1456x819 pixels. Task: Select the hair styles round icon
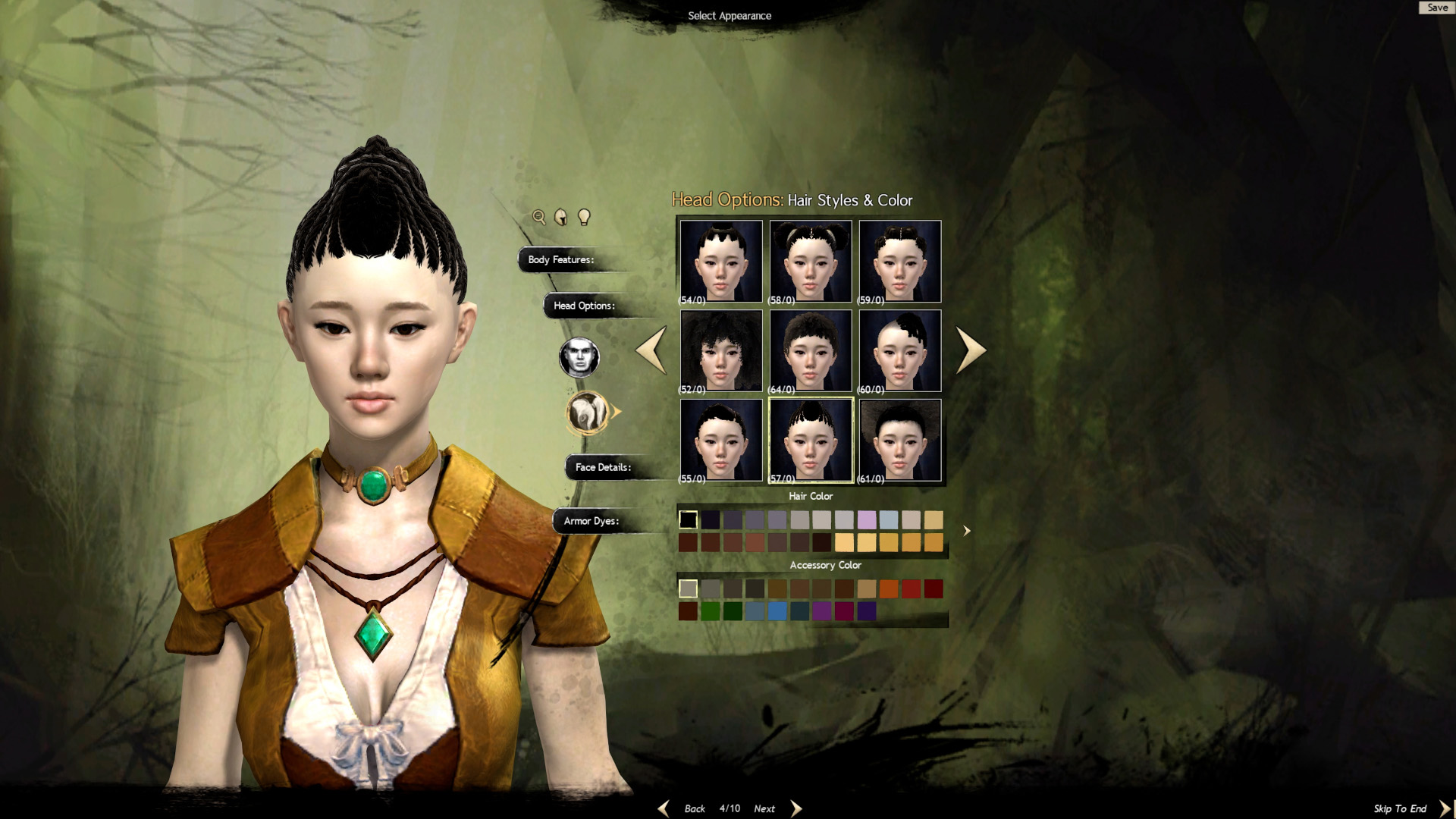(x=588, y=413)
